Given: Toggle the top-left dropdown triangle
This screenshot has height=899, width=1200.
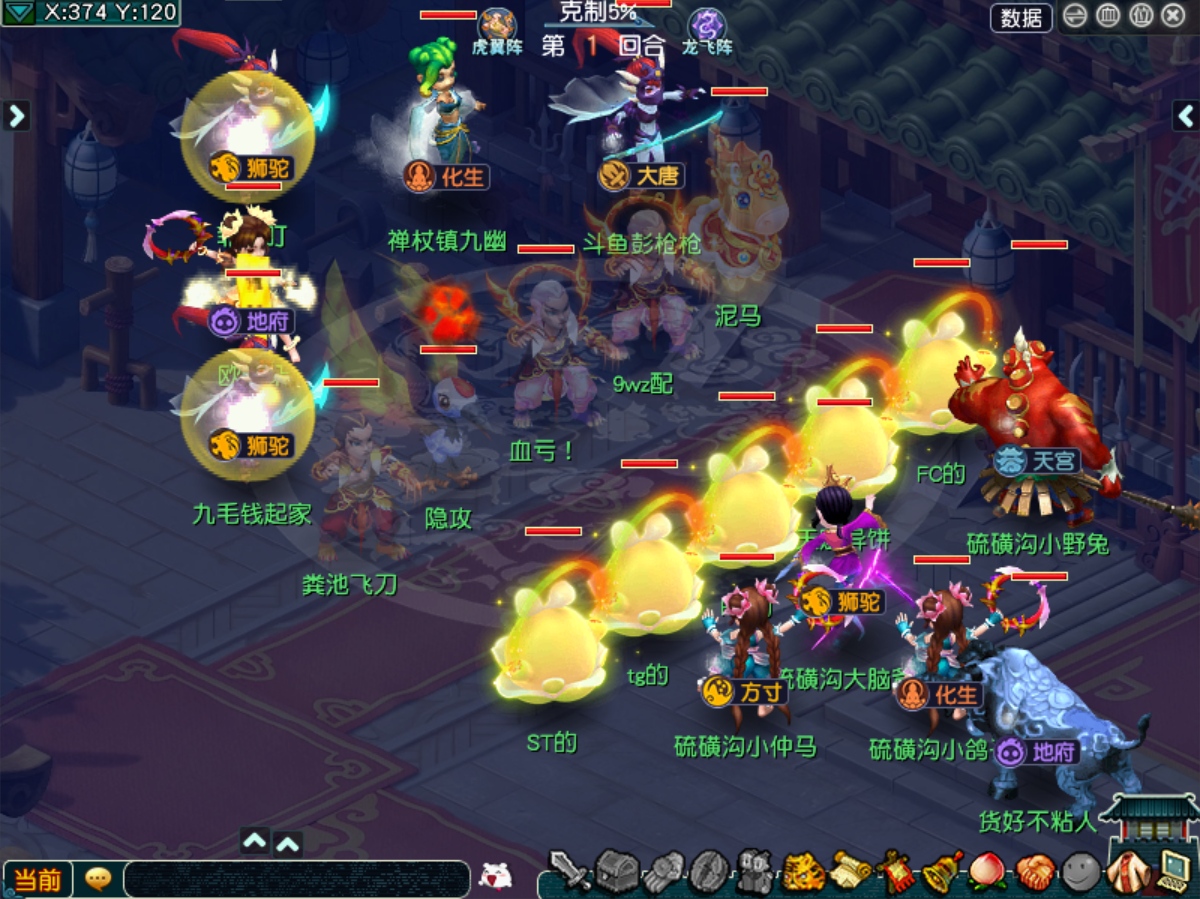Looking at the screenshot, I should [x=19, y=12].
